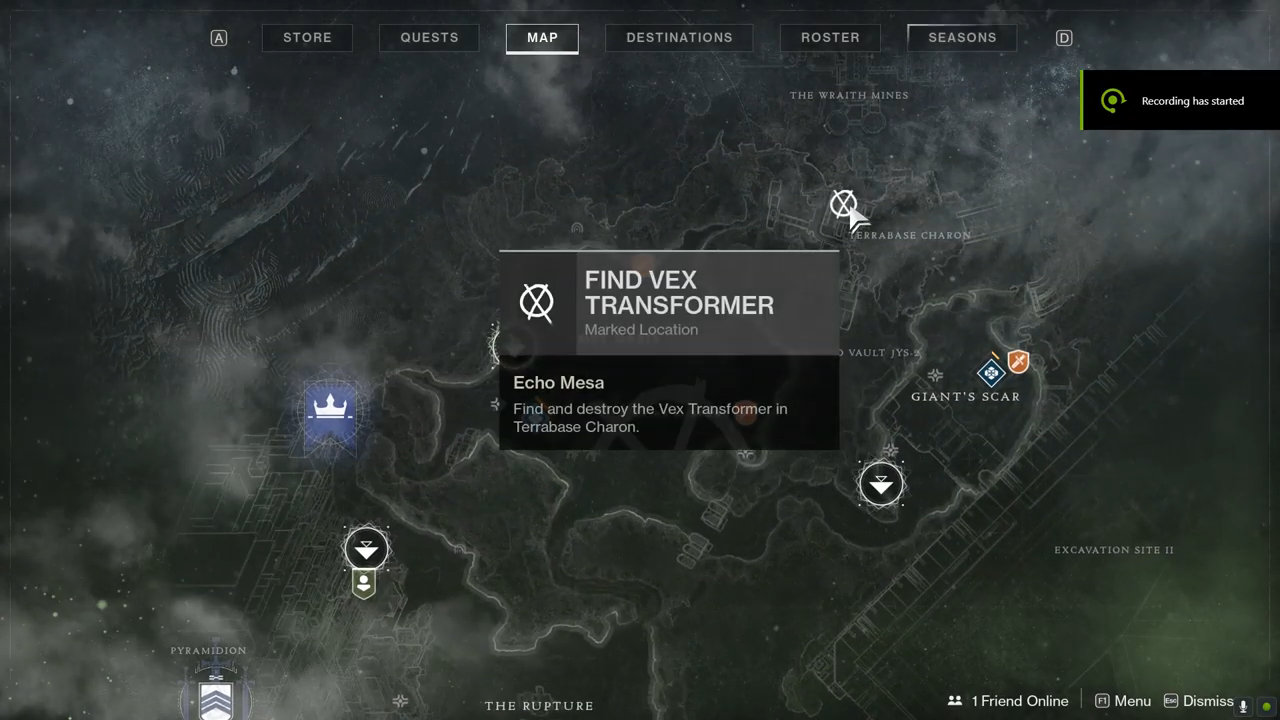Select the orange sword activity icon

pos(1018,362)
